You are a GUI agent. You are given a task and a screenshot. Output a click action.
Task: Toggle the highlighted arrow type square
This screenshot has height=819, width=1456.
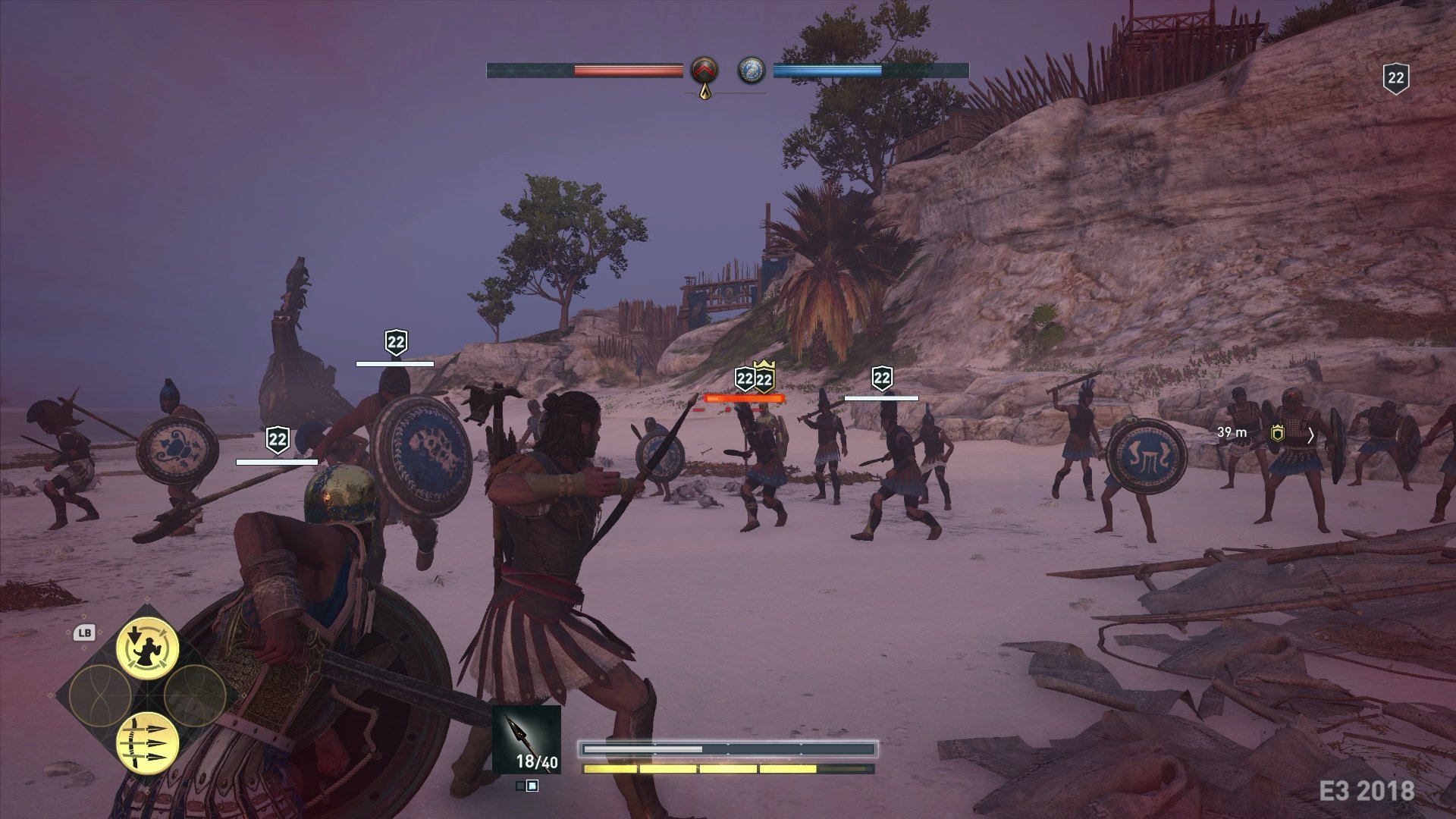533,787
